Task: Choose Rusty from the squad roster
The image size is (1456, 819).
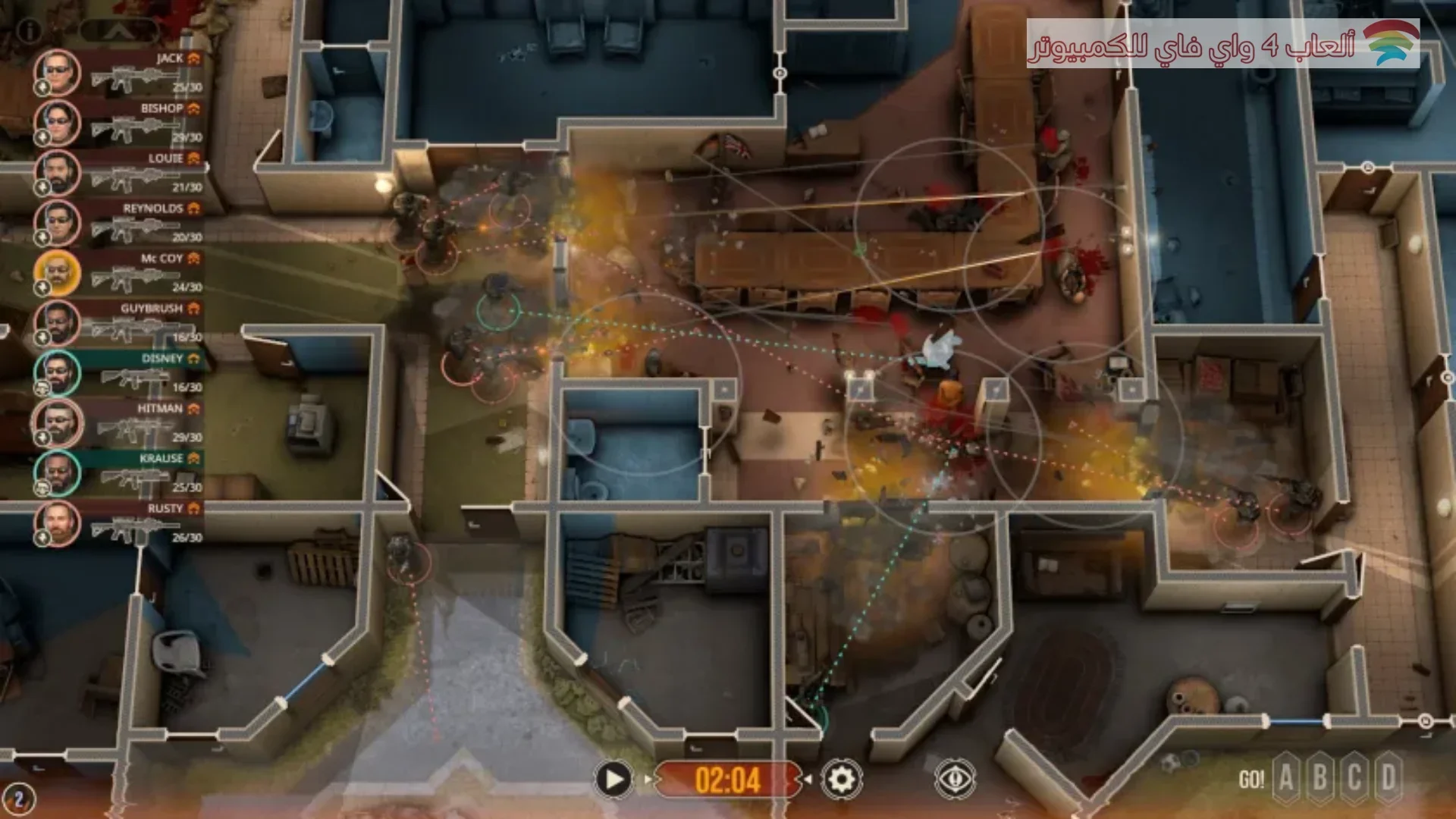Action: click(x=58, y=522)
